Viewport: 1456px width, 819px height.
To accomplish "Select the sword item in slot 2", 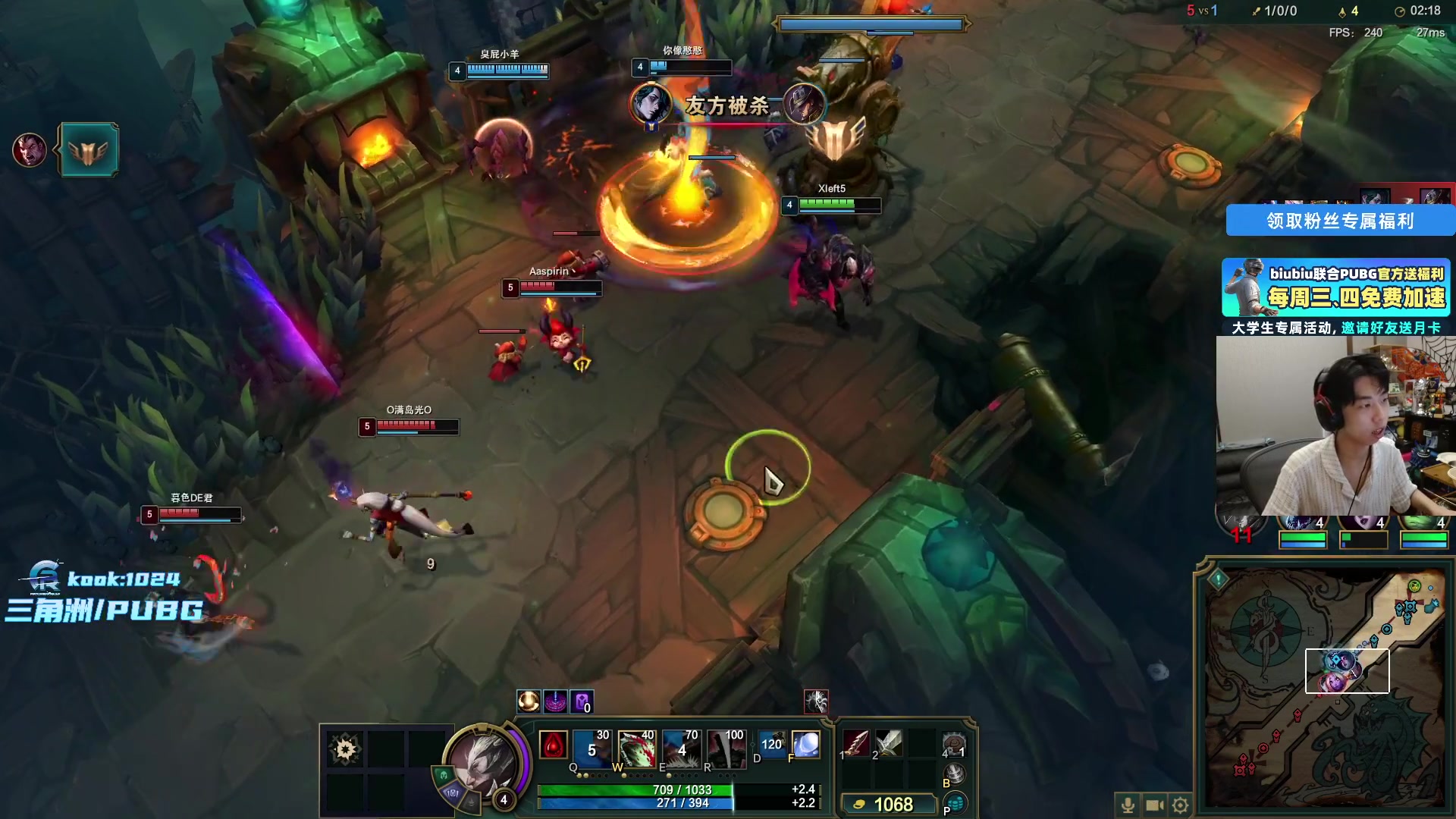I will (x=889, y=743).
